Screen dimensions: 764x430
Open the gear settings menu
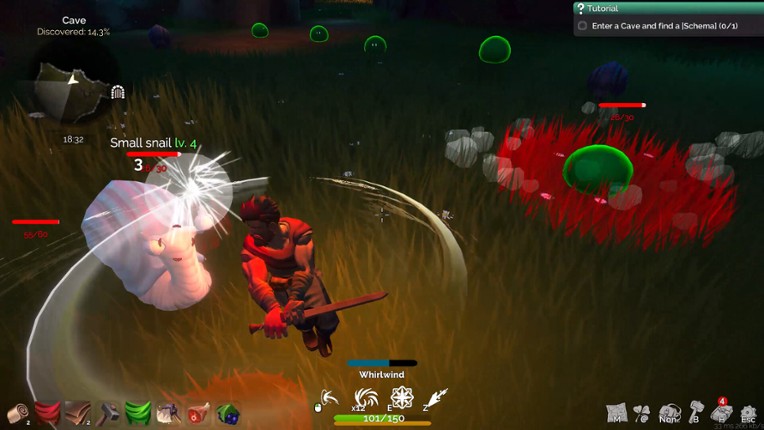coord(748,412)
